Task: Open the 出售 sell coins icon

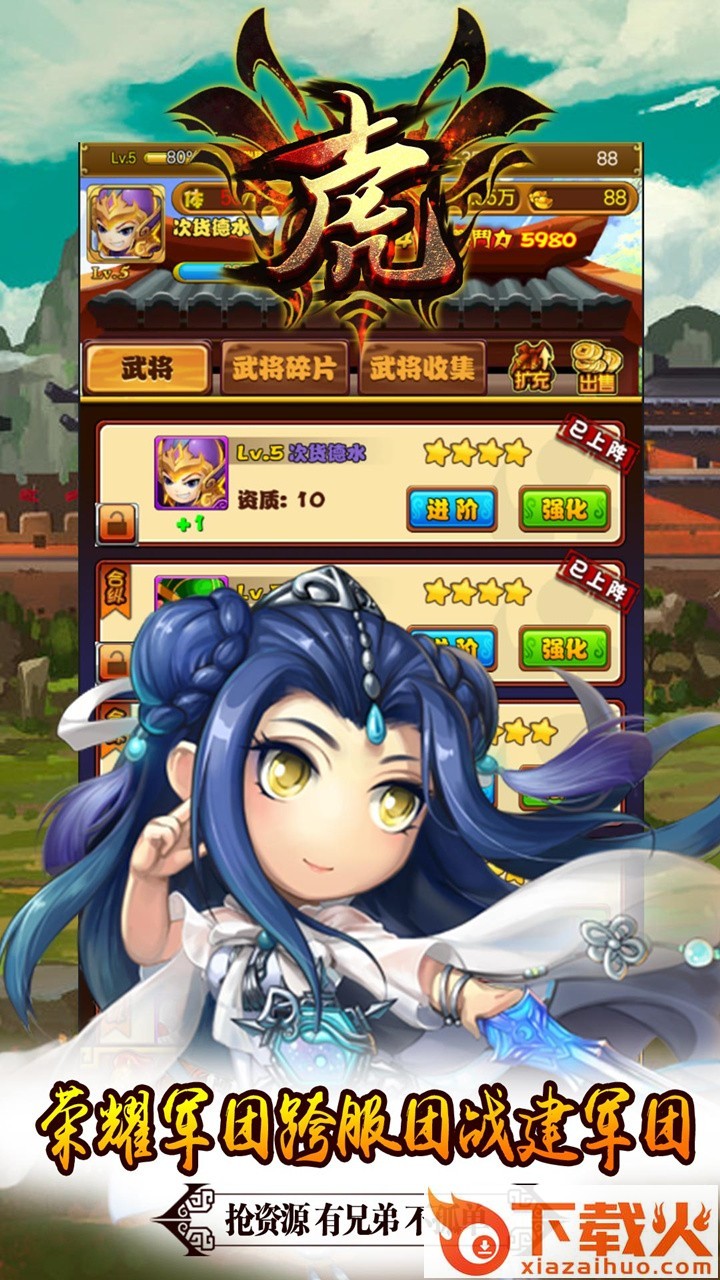Action: coord(596,368)
